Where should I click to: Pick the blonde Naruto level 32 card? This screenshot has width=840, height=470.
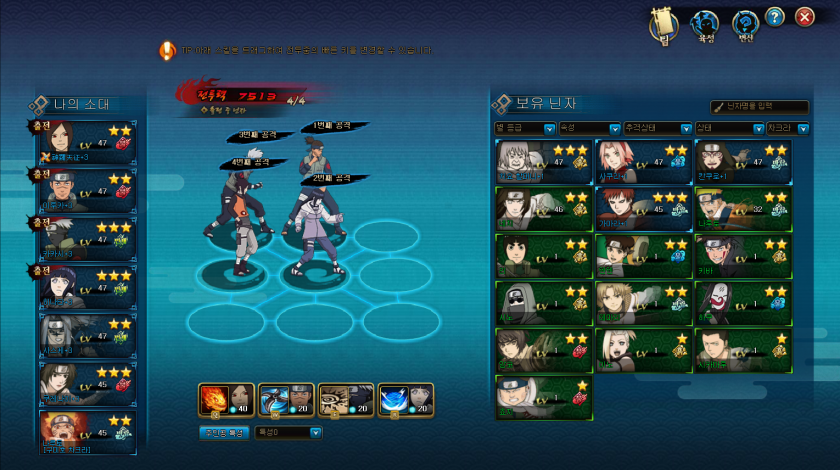click(x=742, y=207)
